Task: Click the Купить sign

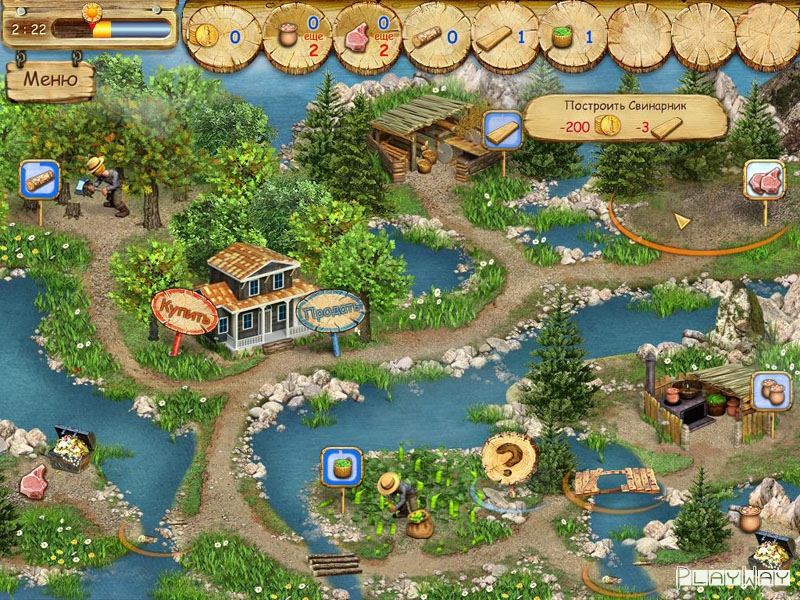Action: click(x=184, y=311)
